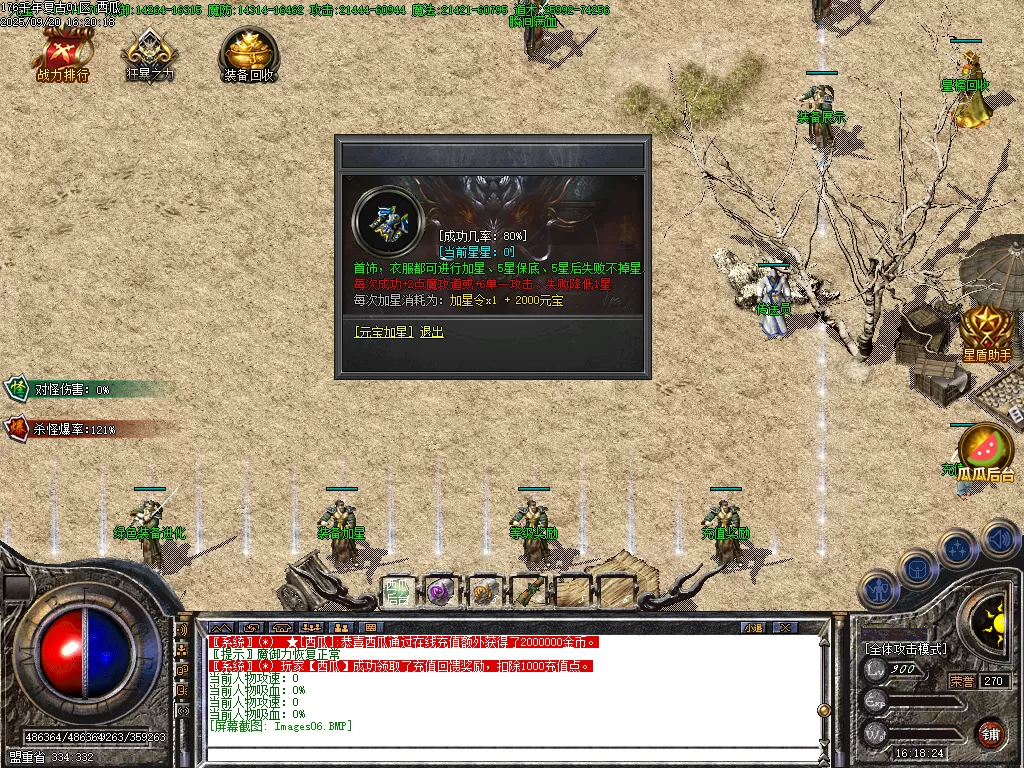Select 退出 to exit the star dialog
This screenshot has height=768, width=1024.
click(431, 332)
